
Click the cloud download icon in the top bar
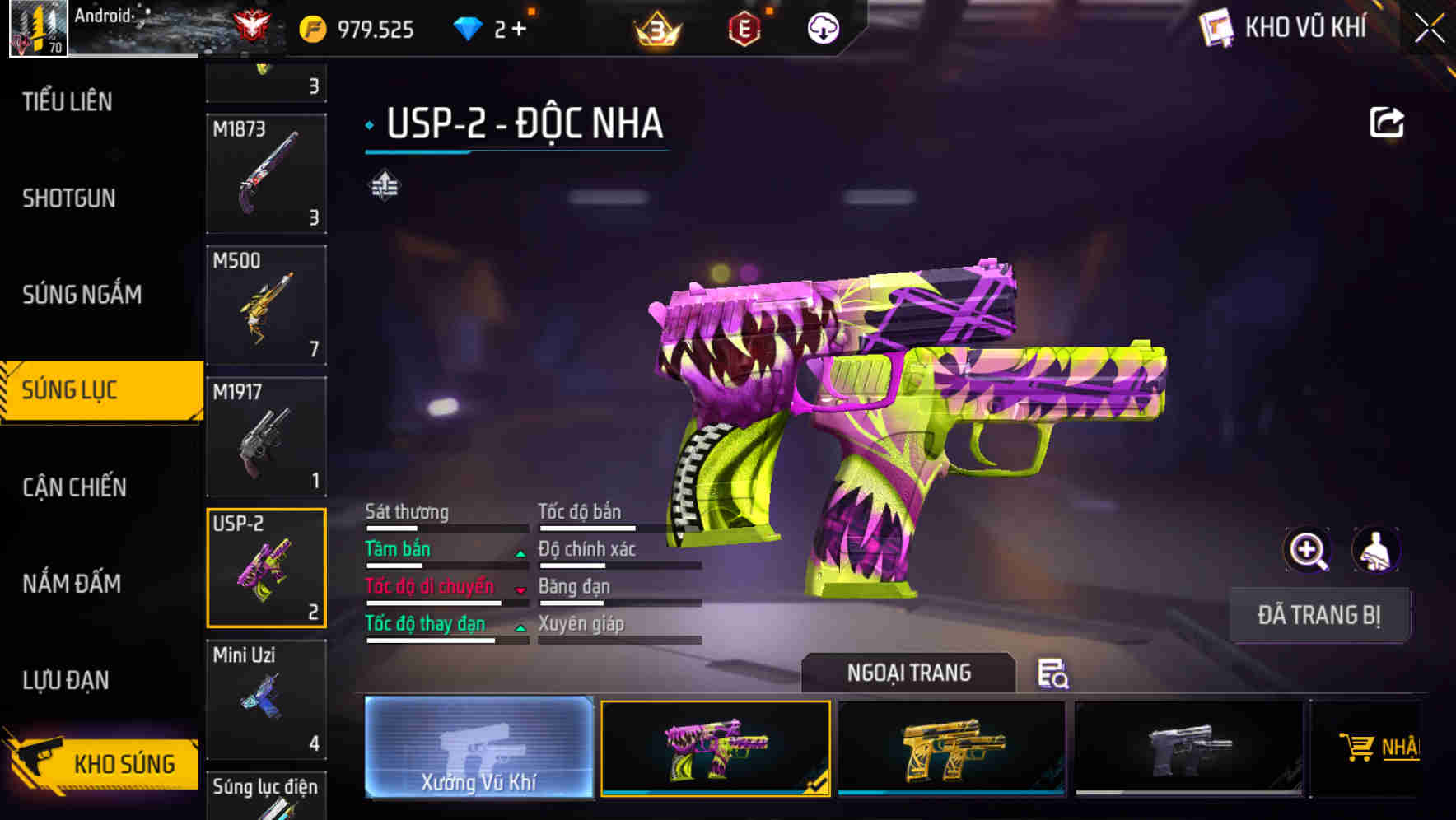click(821, 27)
